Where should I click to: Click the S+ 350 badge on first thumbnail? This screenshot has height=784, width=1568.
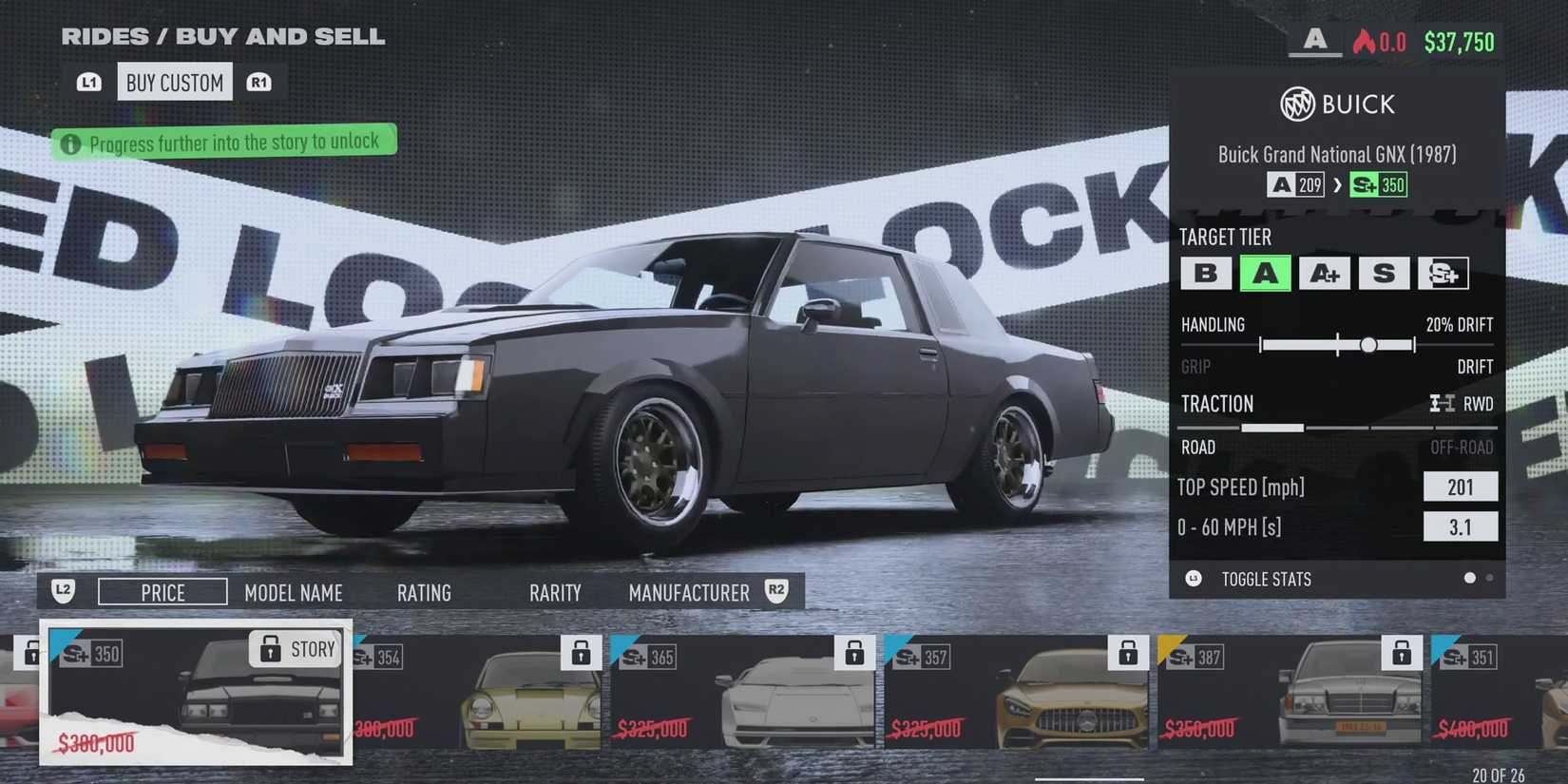click(92, 655)
